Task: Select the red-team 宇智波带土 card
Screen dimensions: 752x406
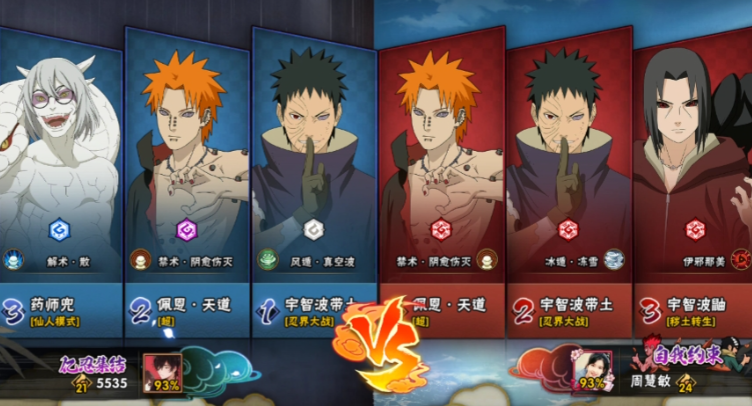Action: [567, 170]
